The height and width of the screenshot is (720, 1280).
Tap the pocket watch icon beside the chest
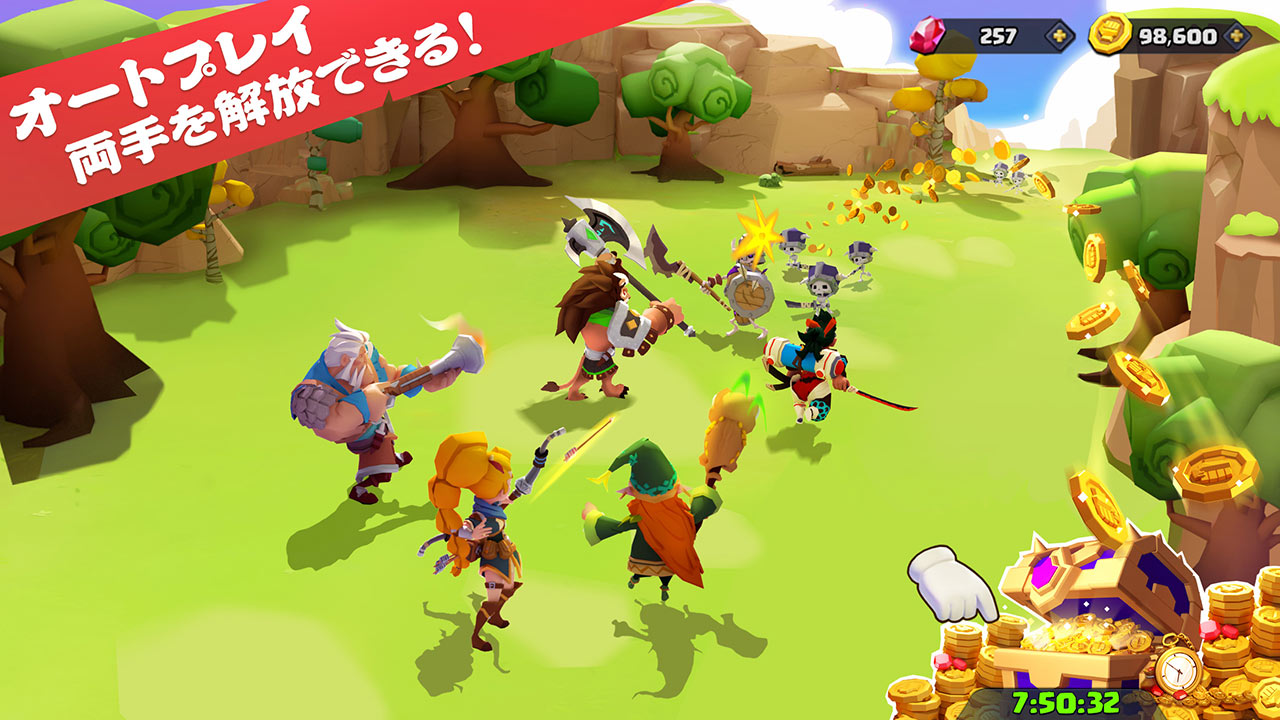1177,668
